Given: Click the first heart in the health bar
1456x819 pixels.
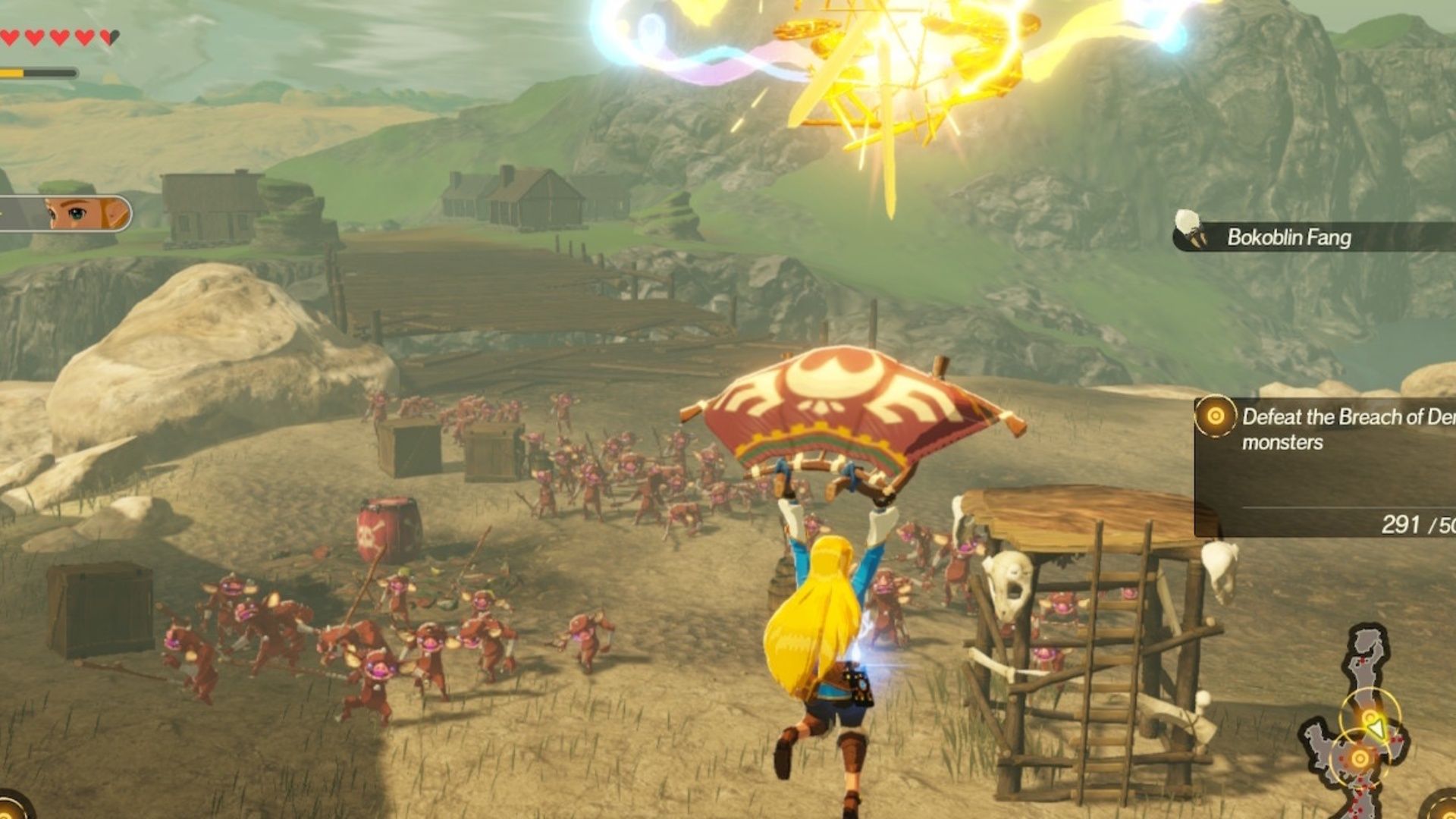Looking at the screenshot, I should pos(9,36).
